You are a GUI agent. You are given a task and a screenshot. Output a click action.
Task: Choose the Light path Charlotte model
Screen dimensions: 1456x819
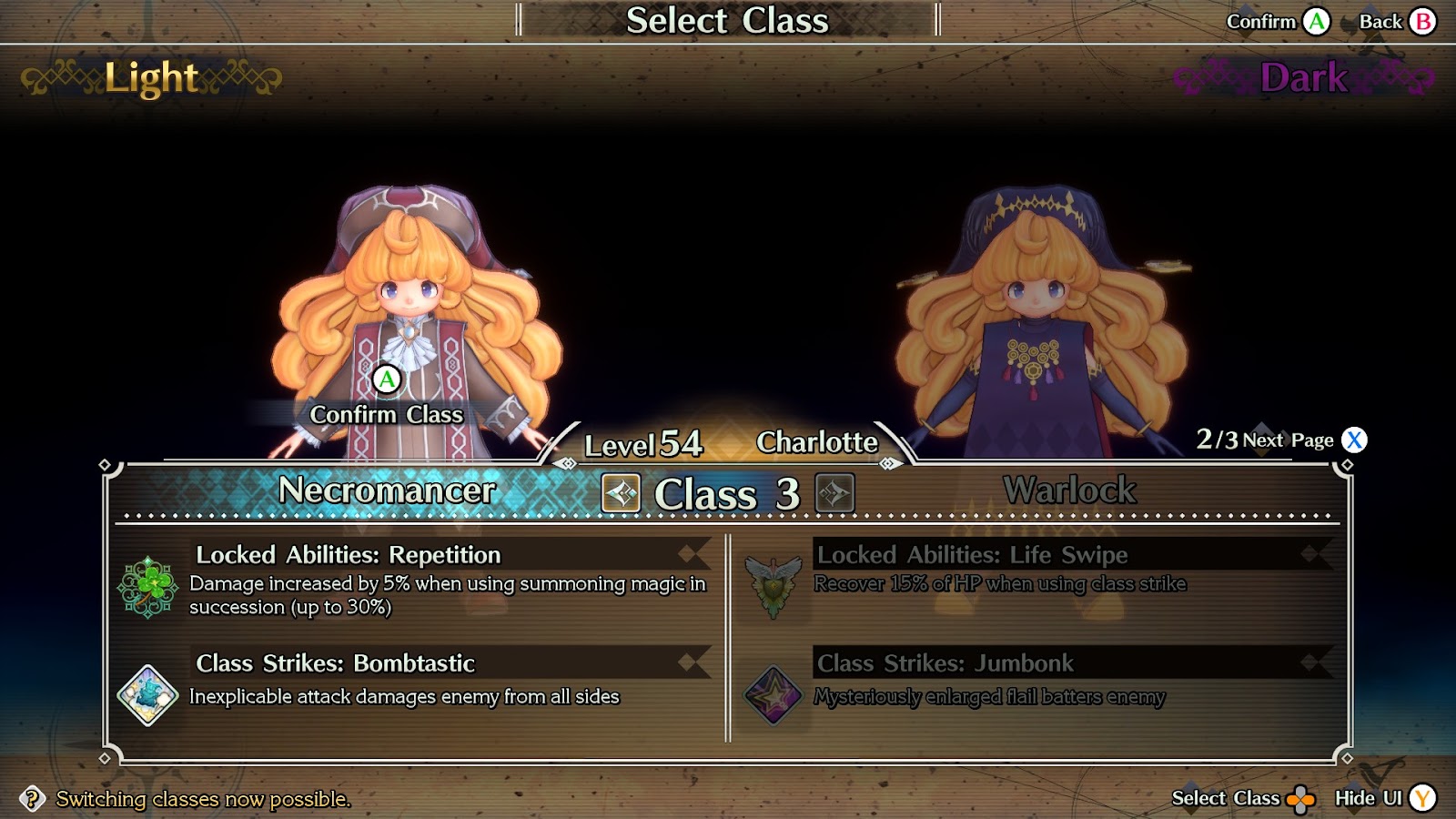pyautogui.click(x=414, y=309)
